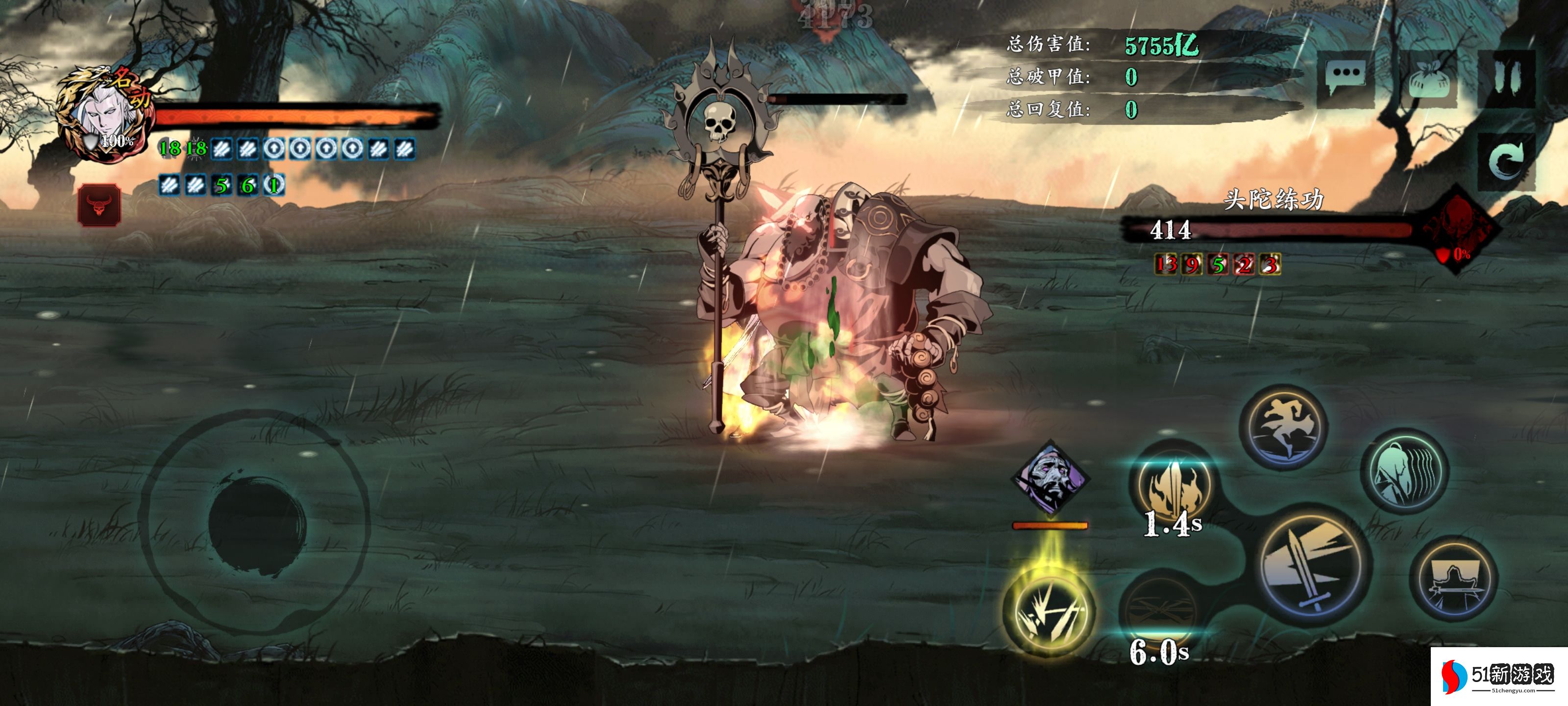Activate the cloaked figure skill
Screen dimensions: 1568x706
1404,470
